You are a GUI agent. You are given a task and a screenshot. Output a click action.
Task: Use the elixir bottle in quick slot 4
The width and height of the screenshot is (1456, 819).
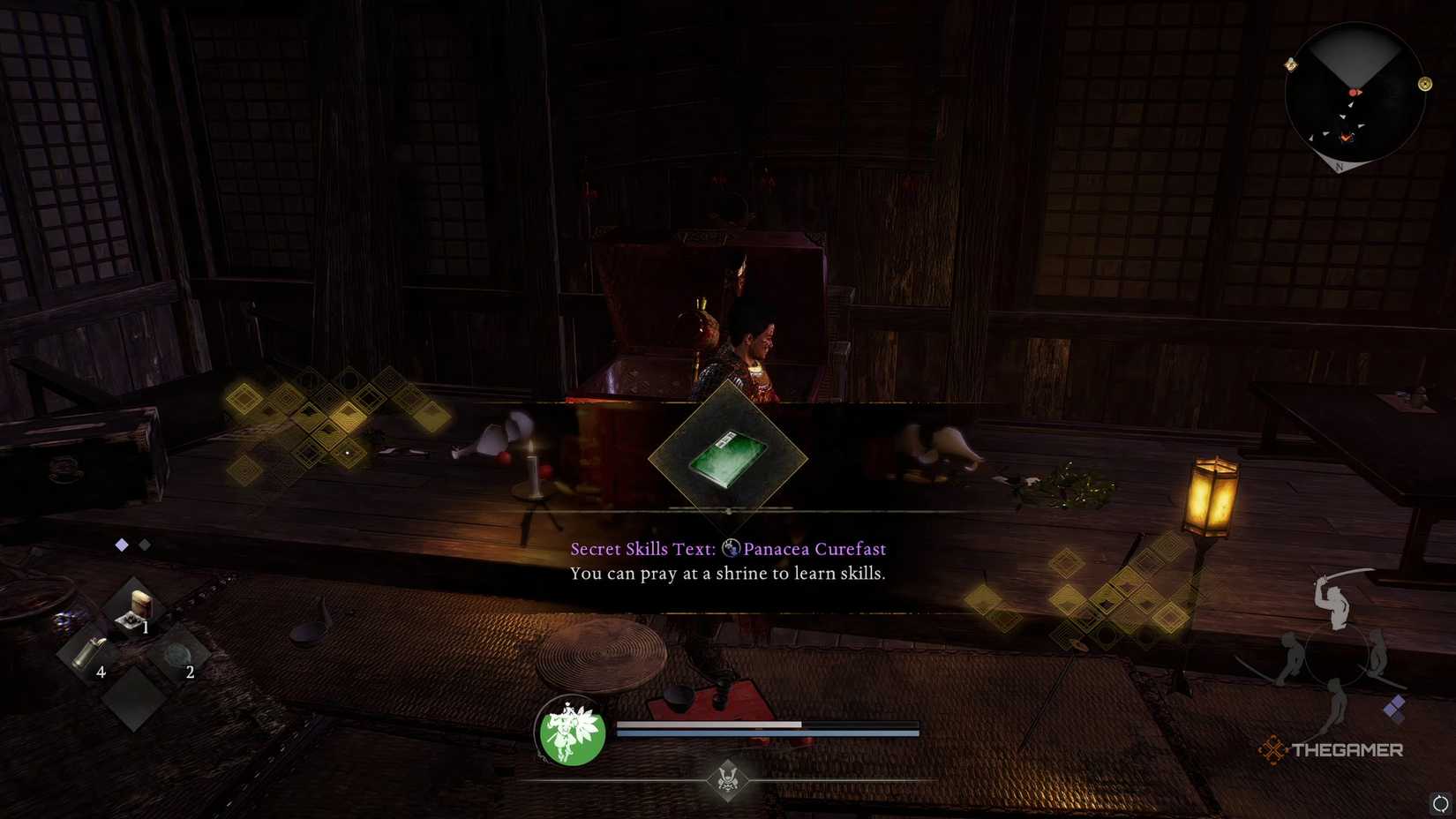91,653
